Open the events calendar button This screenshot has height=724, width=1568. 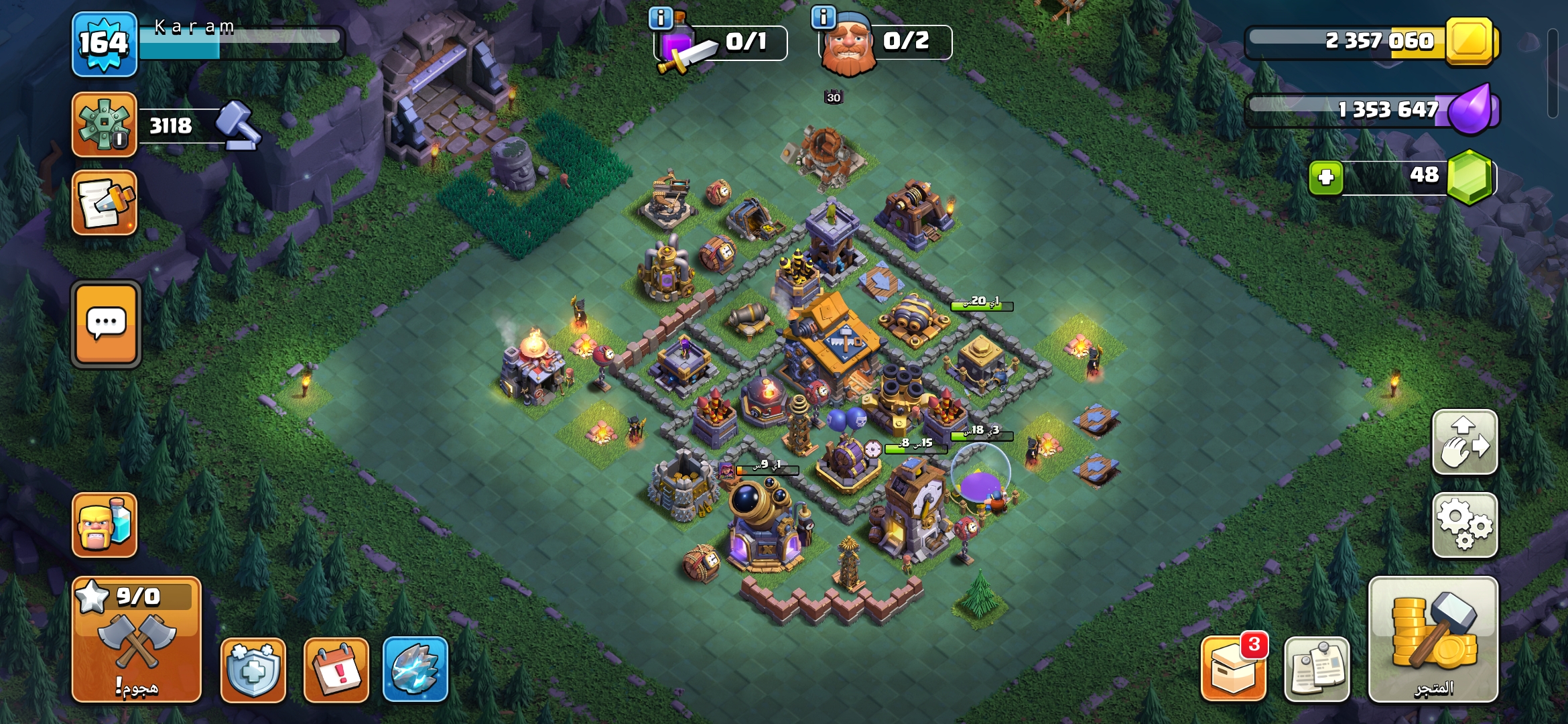(336, 670)
